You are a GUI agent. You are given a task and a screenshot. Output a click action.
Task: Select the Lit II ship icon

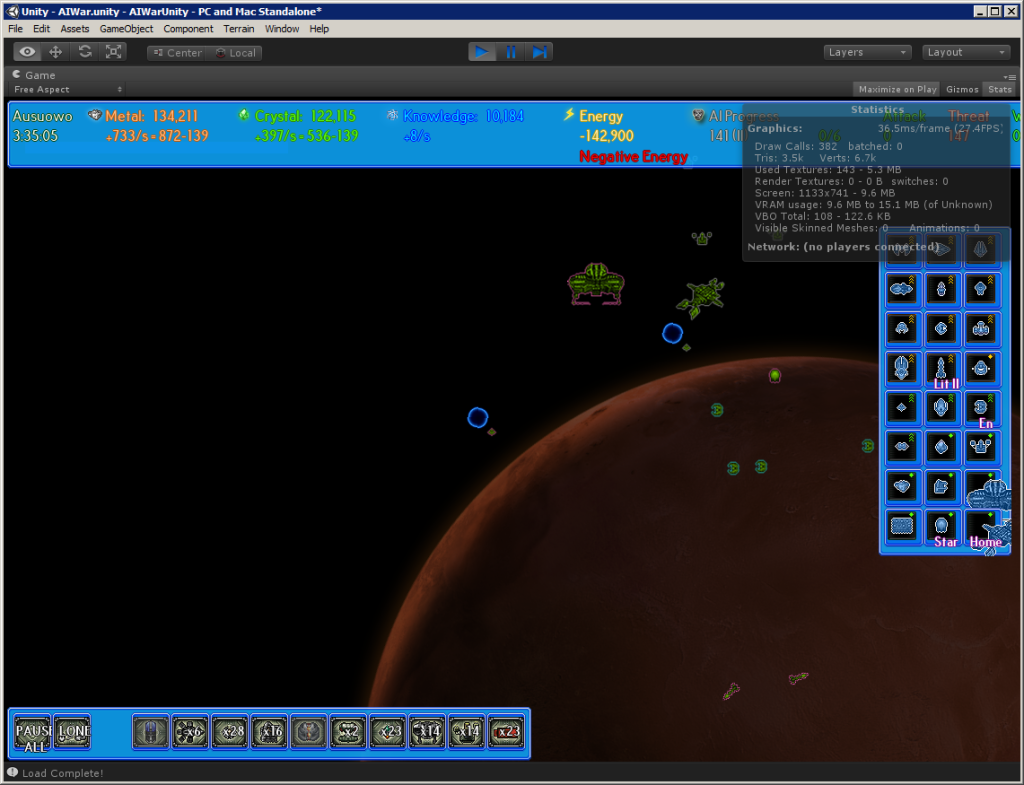point(942,370)
